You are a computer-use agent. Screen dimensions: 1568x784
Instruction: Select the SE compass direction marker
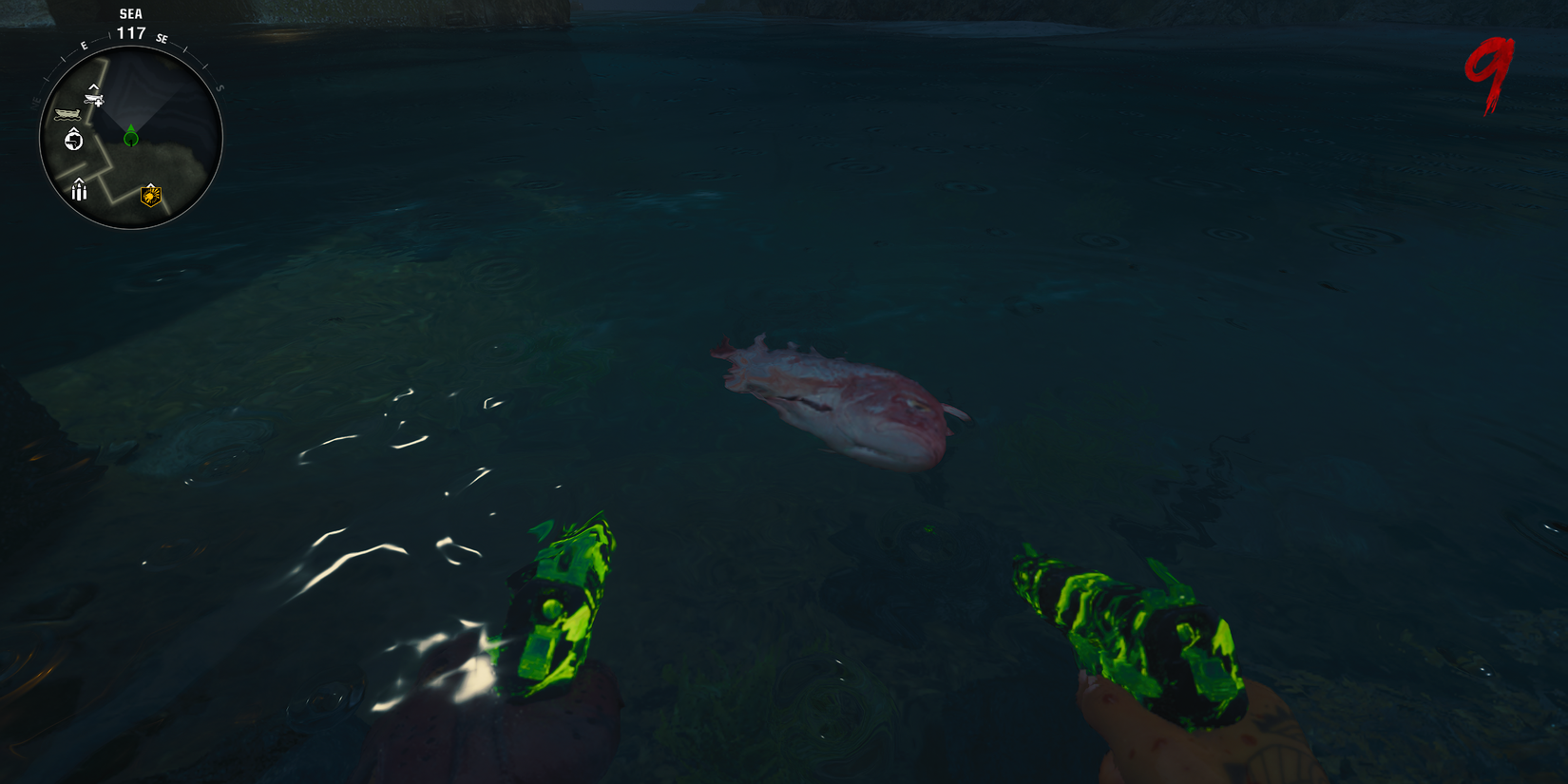click(x=163, y=39)
